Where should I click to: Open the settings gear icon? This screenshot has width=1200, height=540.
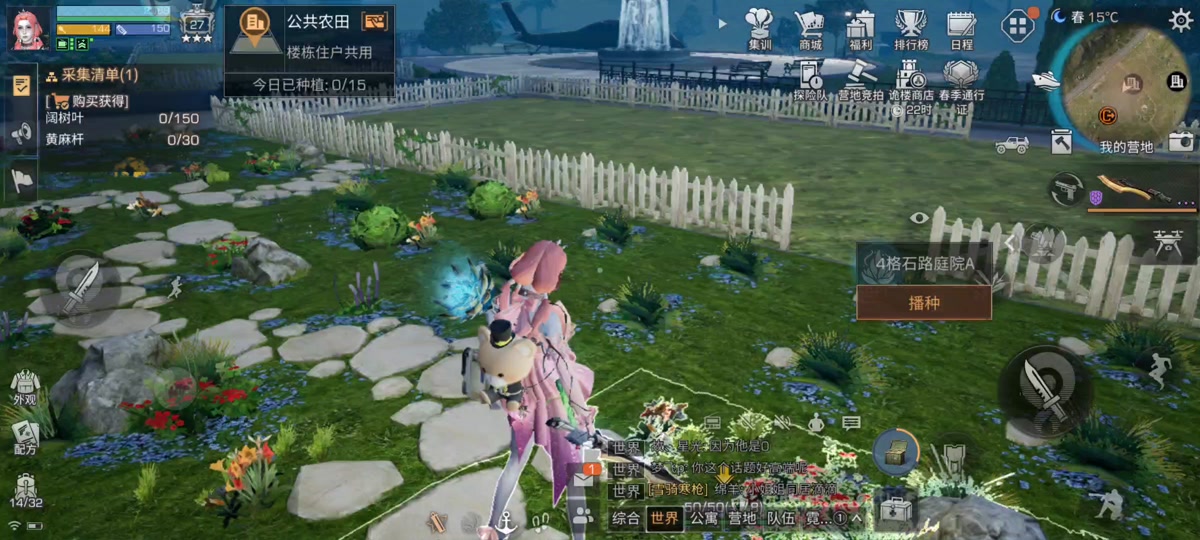pos(1180,19)
